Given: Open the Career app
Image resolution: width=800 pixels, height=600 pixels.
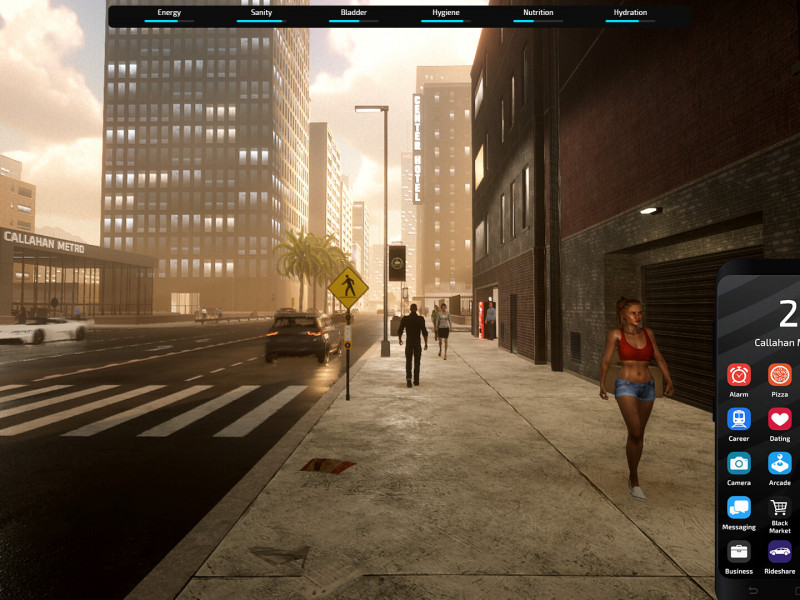Looking at the screenshot, I should pyautogui.click(x=739, y=419).
